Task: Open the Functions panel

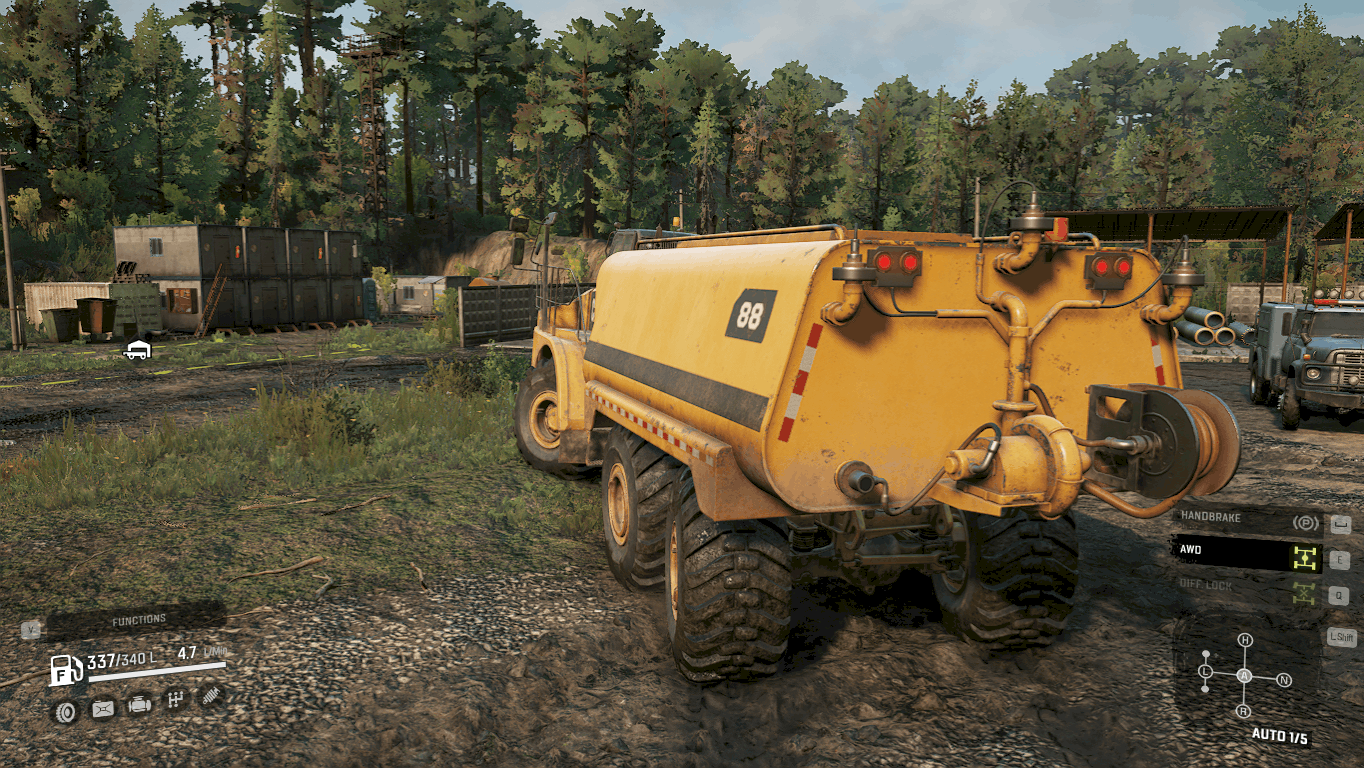Action: pos(138,621)
